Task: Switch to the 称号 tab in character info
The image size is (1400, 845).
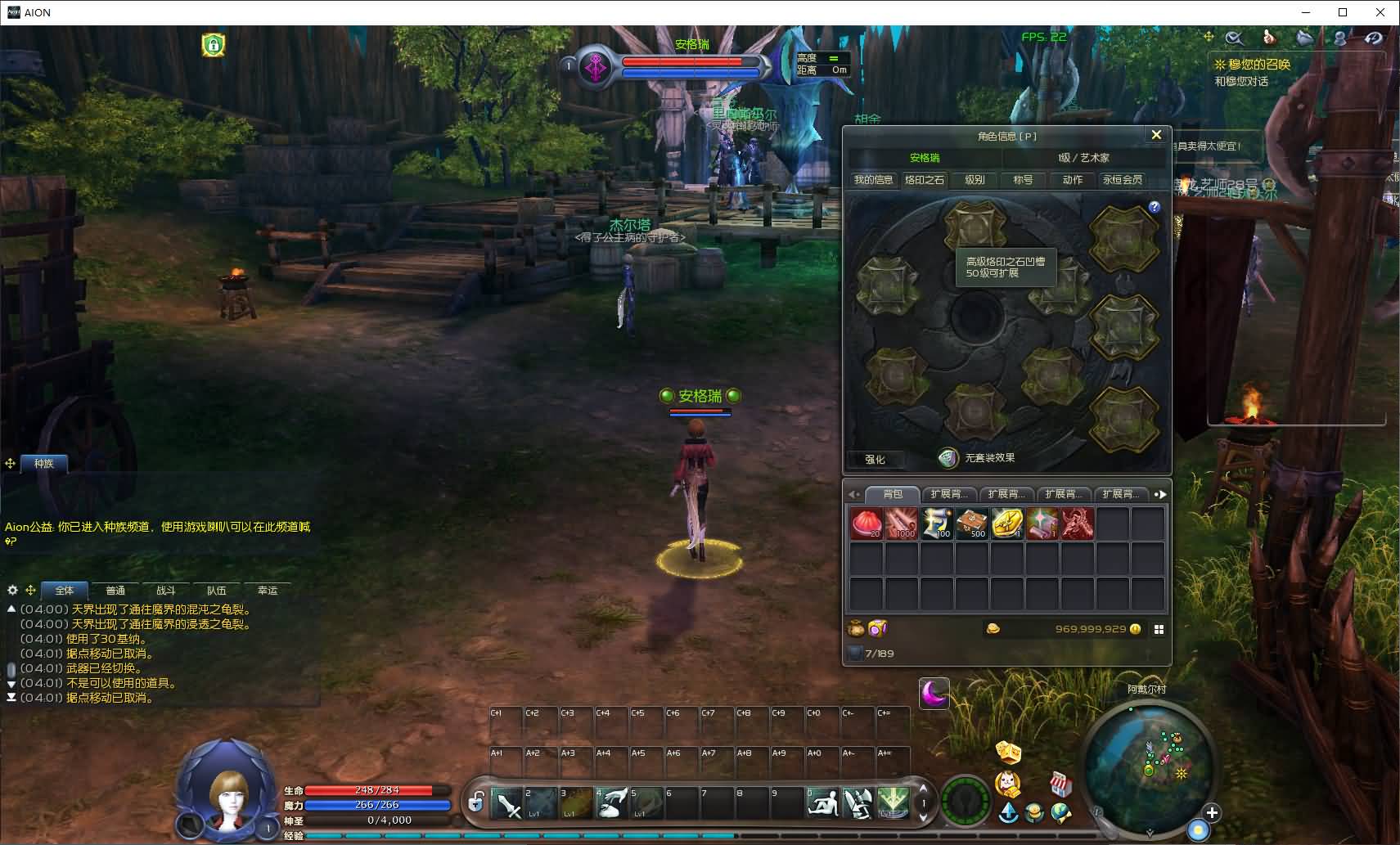Action: click(x=1025, y=180)
